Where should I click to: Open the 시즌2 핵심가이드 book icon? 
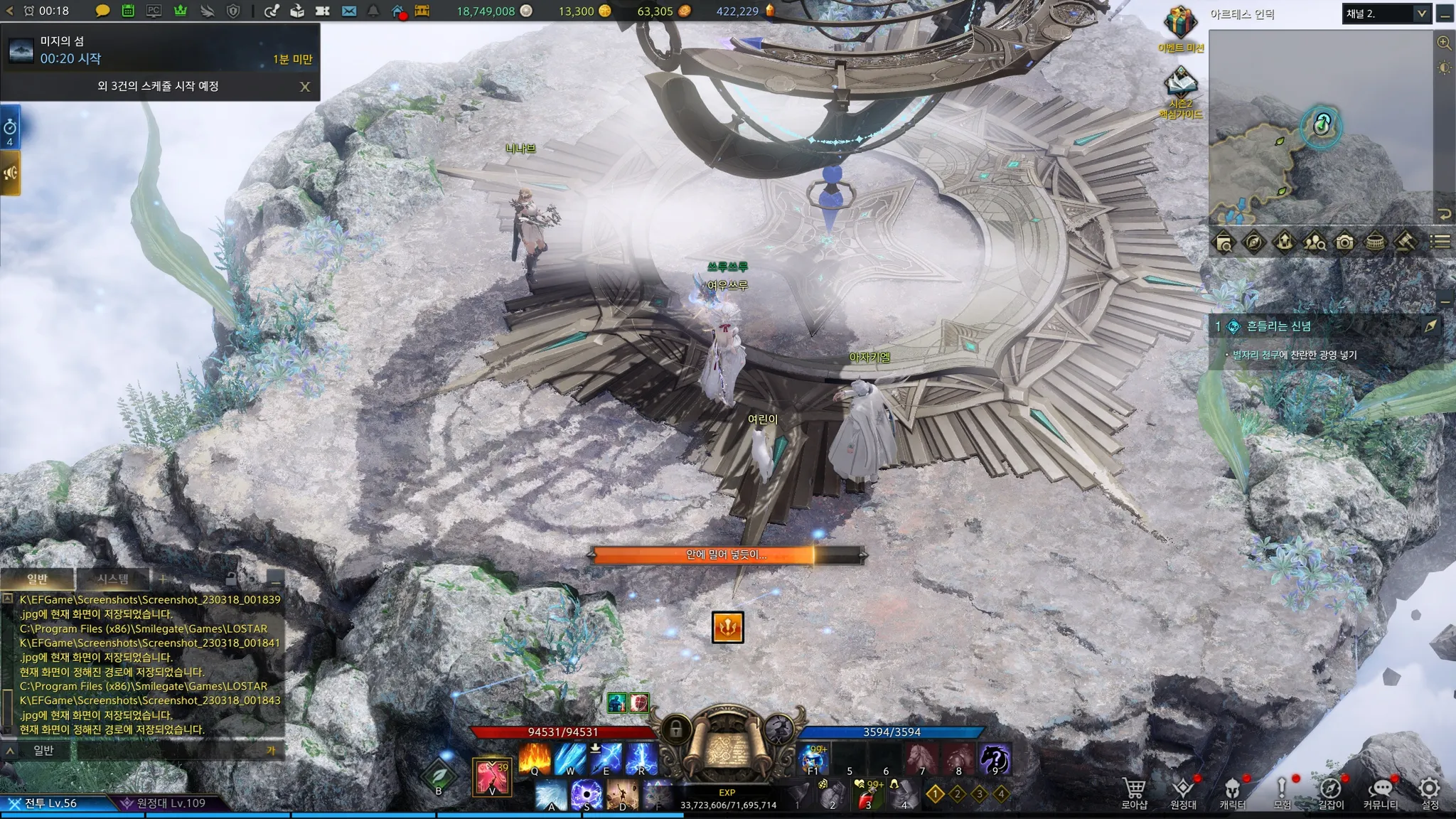[x=1180, y=85]
